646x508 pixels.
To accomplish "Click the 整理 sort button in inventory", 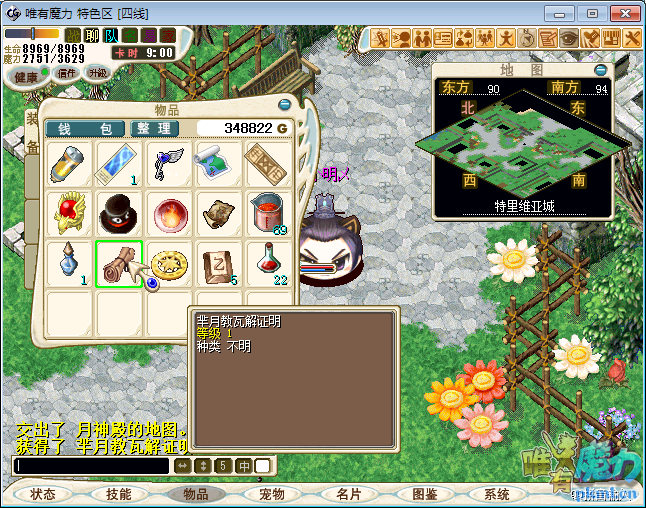I will click(x=155, y=128).
